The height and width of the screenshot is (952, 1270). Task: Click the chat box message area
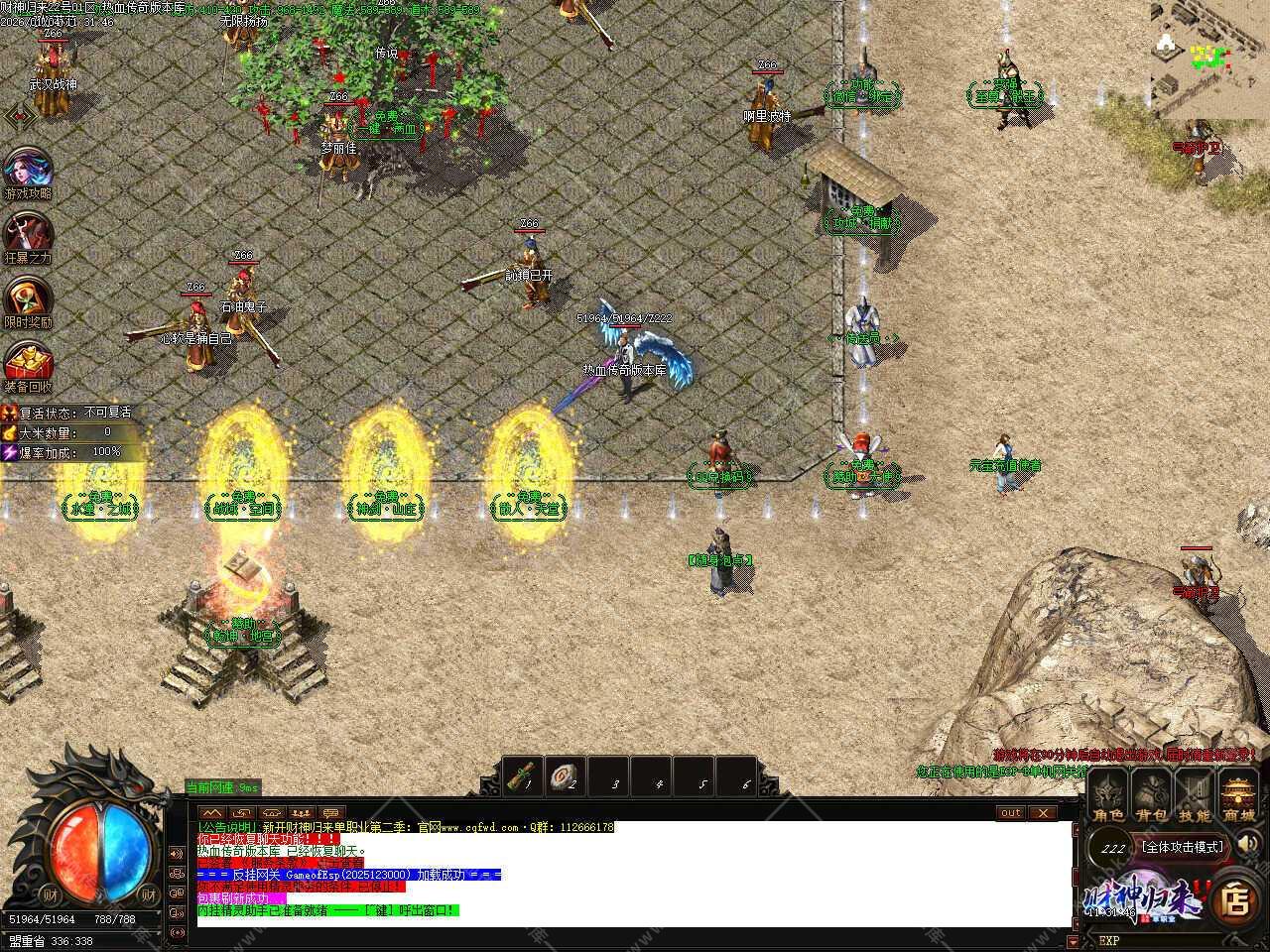click(x=633, y=873)
